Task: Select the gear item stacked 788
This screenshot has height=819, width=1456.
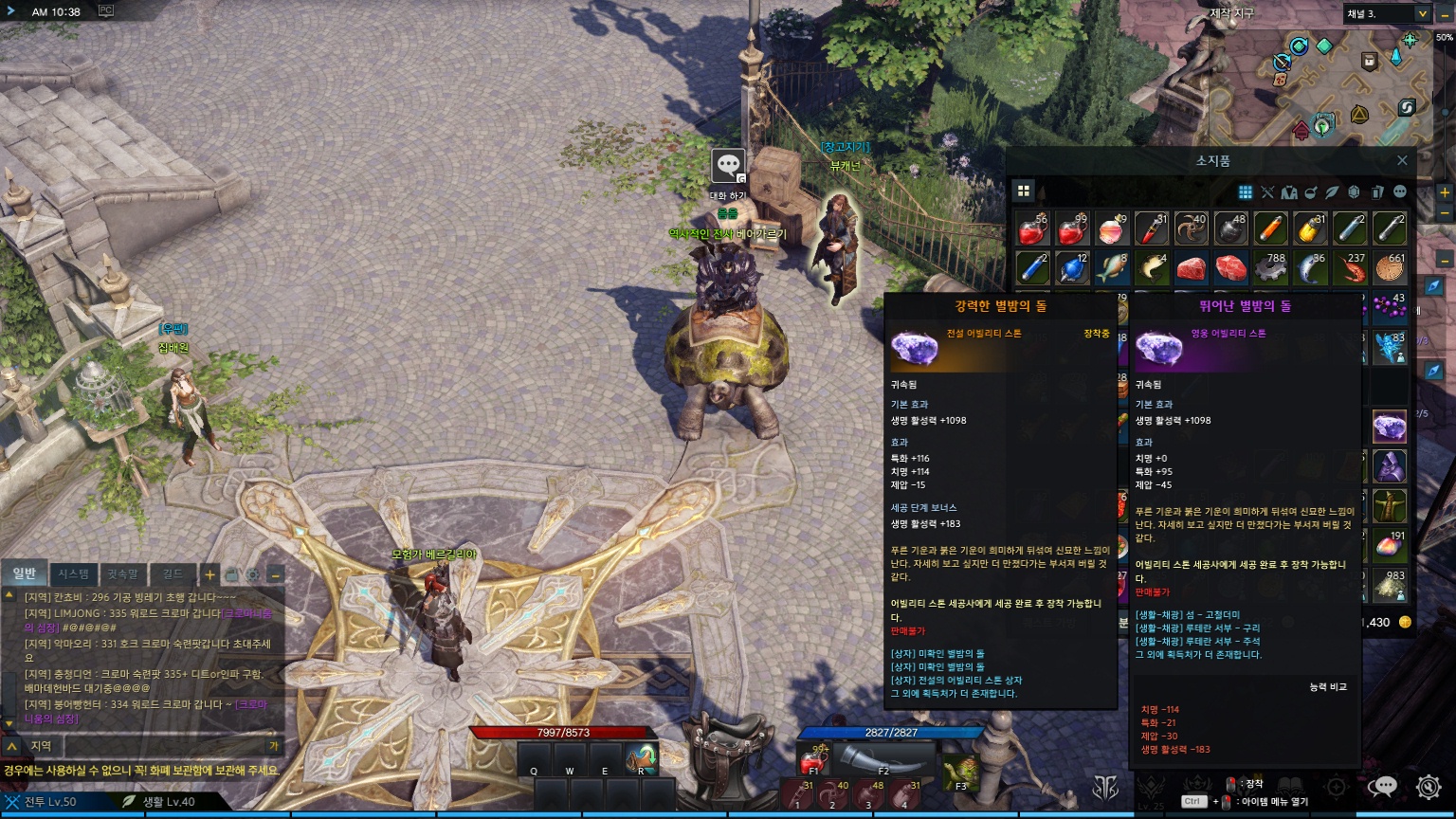Action: pos(1270,268)
